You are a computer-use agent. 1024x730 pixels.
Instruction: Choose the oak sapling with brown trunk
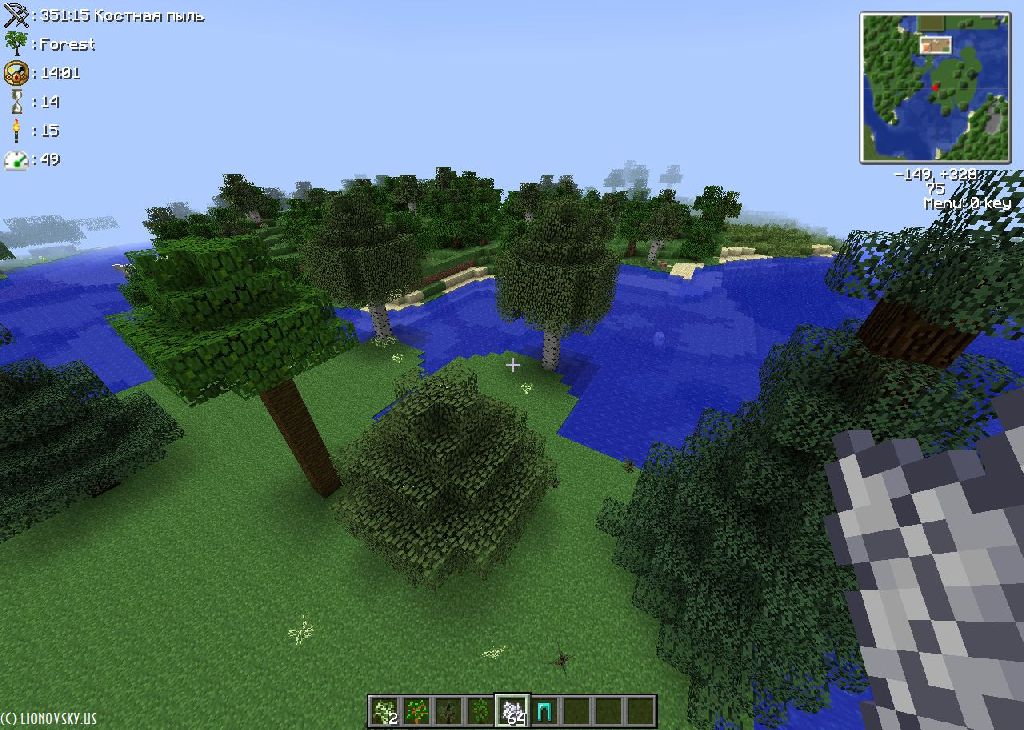416,711
